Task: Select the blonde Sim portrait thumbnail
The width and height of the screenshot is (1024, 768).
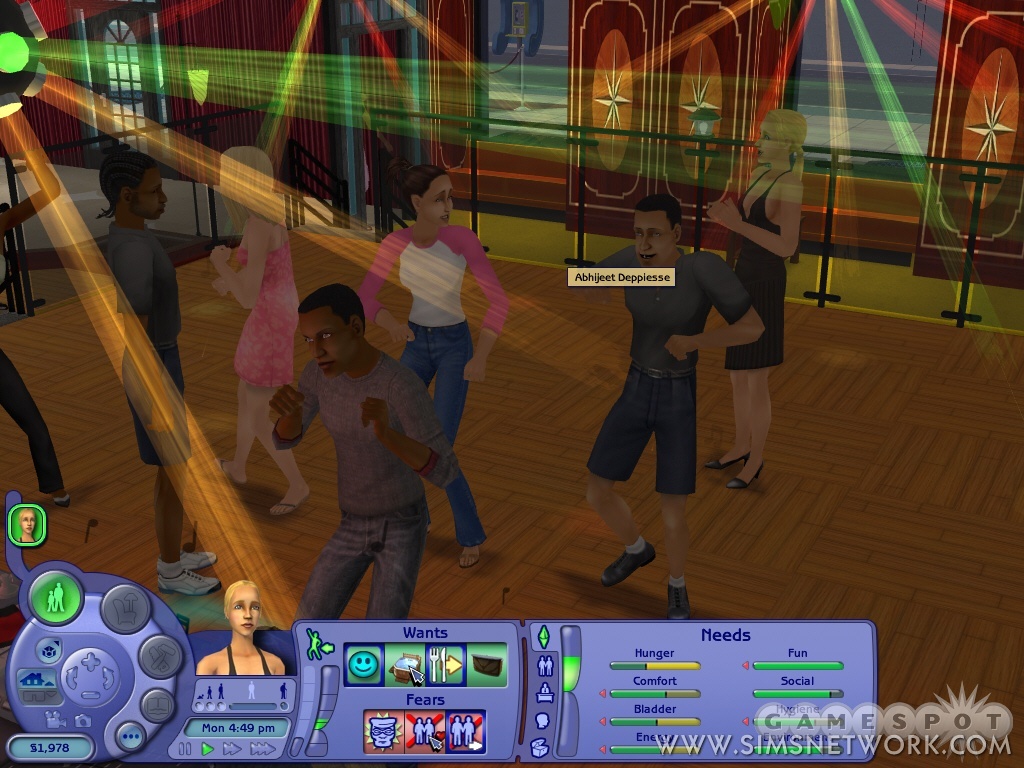Action: [27, 524]
